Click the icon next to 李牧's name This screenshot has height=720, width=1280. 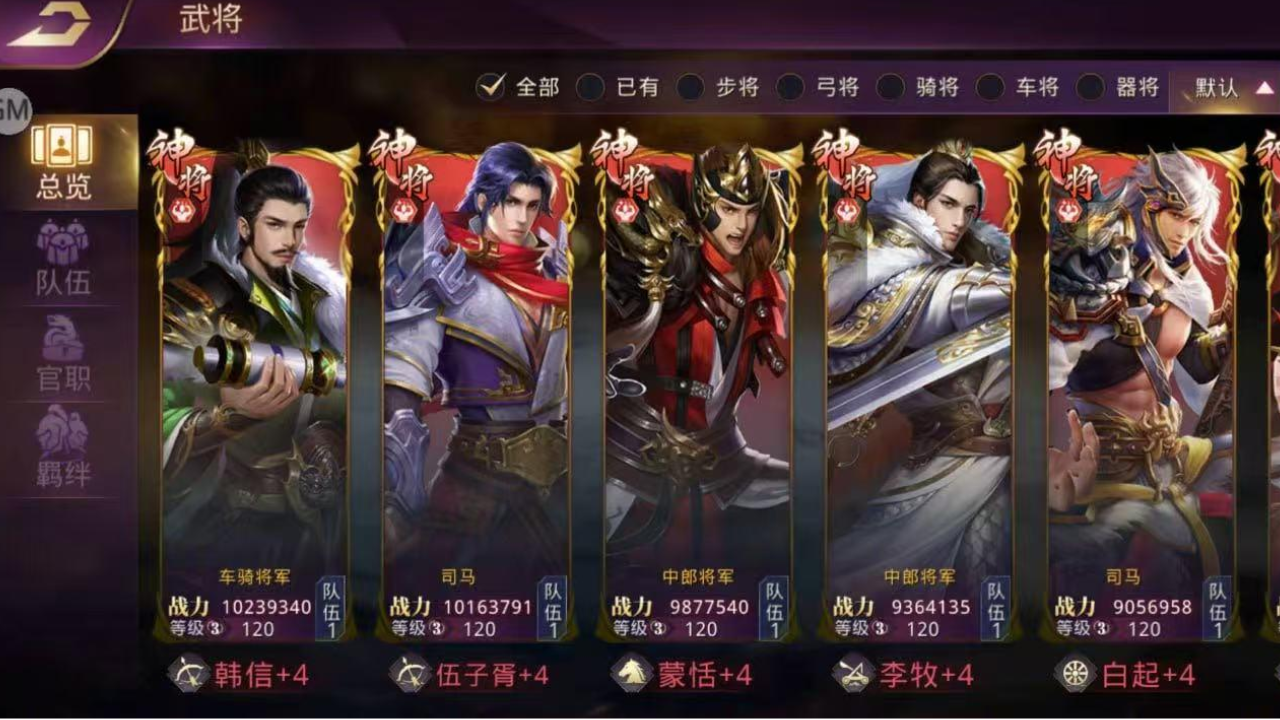click(855, 676)
